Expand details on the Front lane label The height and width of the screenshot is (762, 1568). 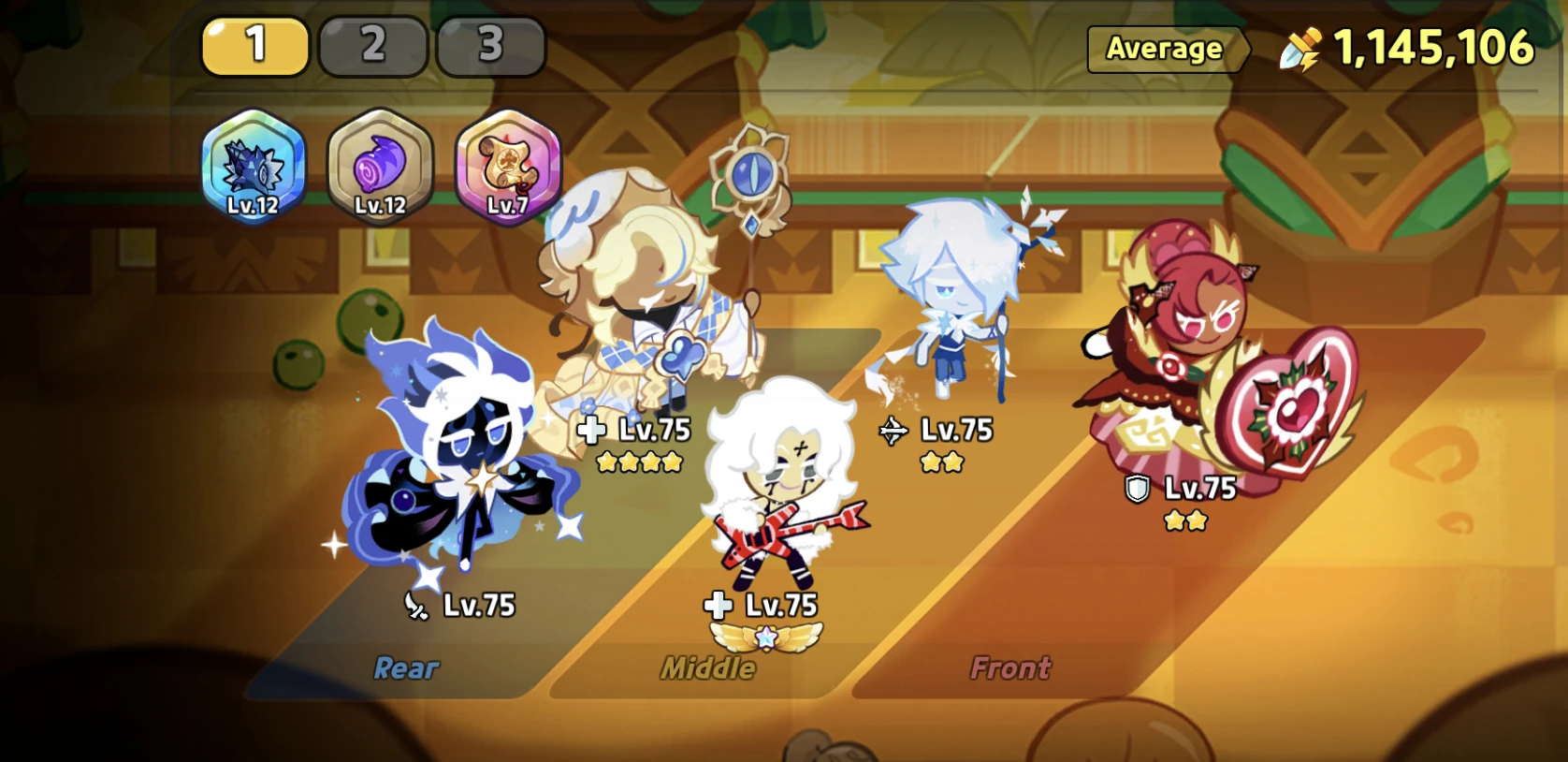click(1009, 667)
